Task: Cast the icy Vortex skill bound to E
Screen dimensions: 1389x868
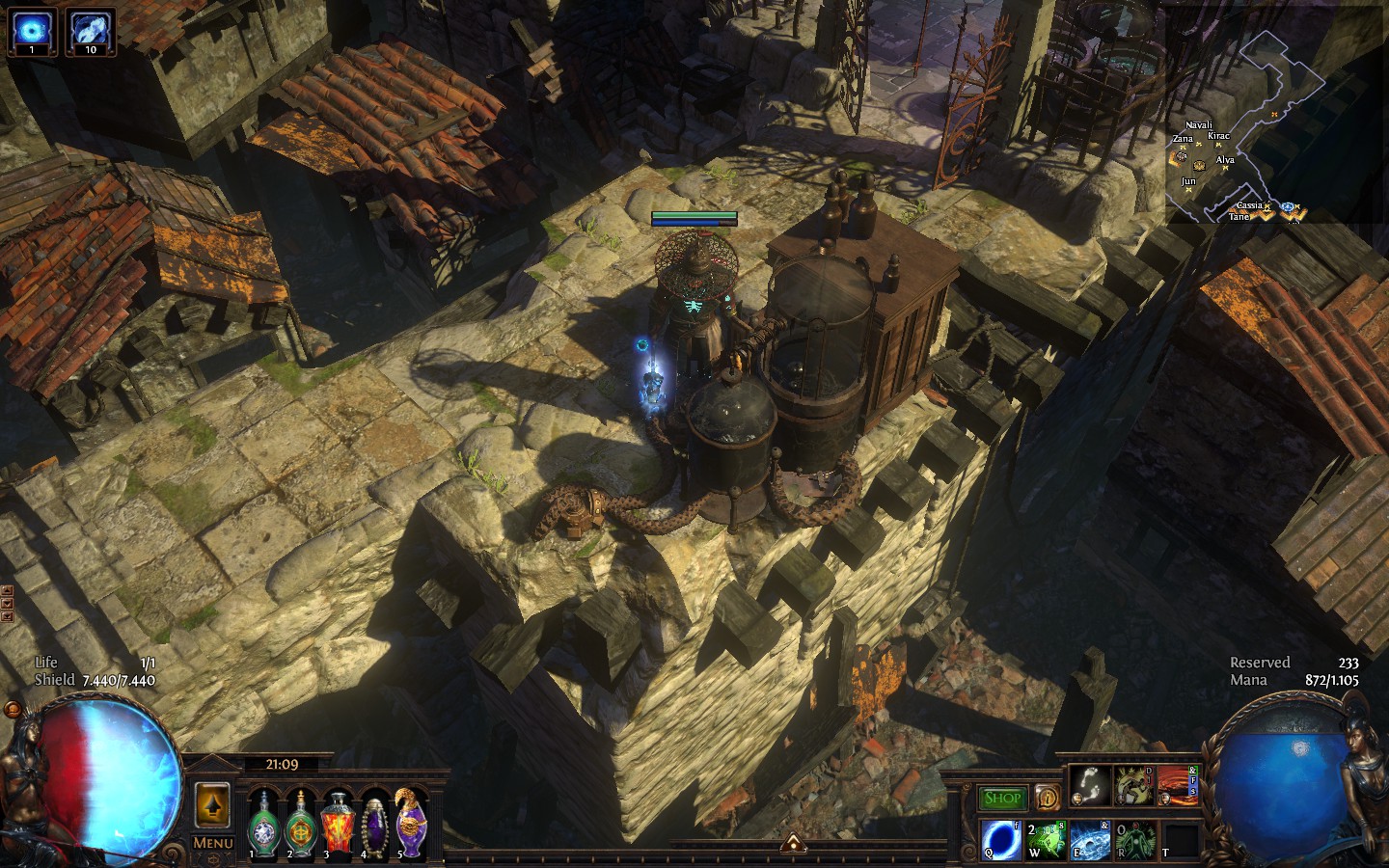Action: (1090, 840)
